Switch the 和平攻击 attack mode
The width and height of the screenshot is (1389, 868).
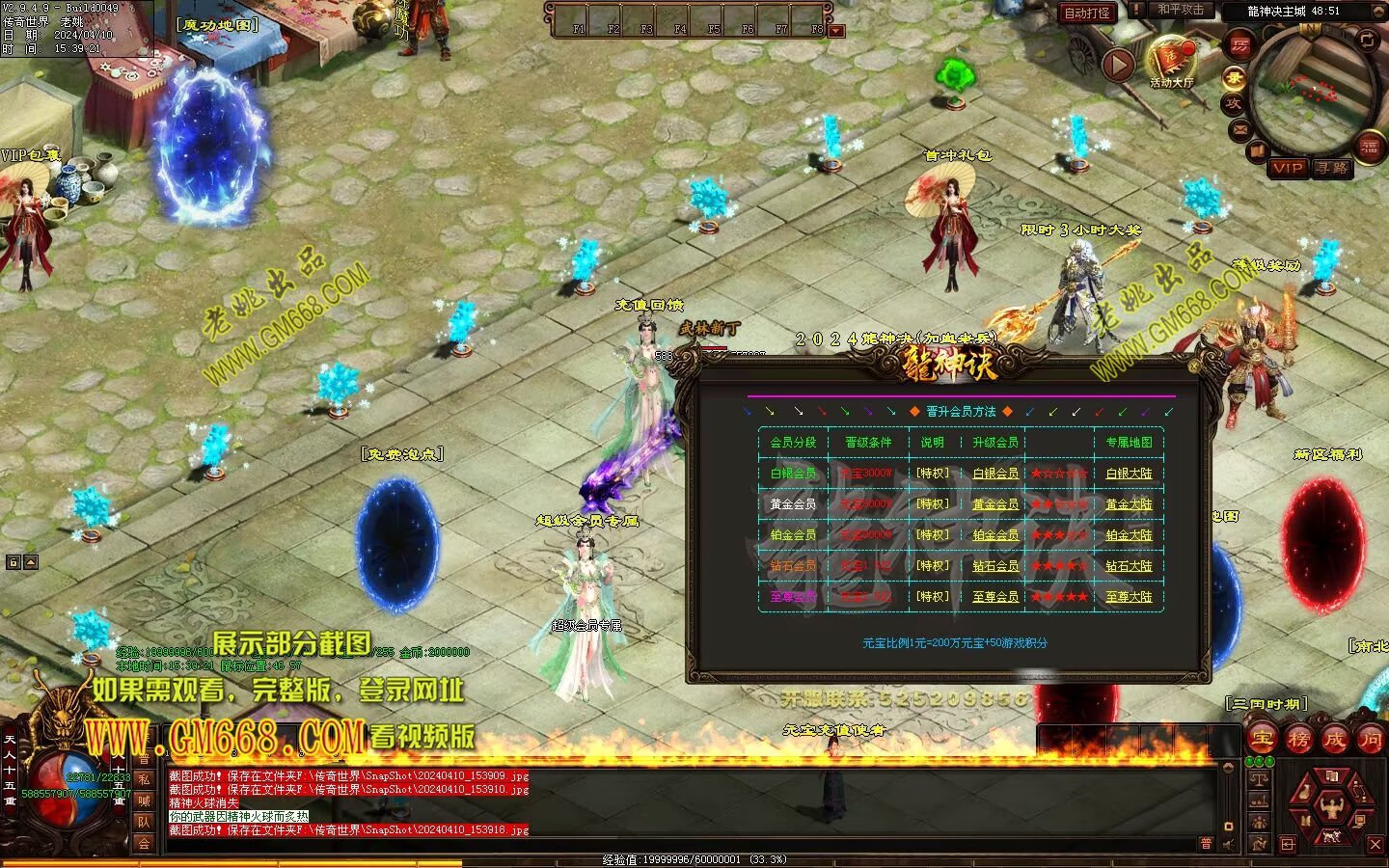[x=1180, y=10]
